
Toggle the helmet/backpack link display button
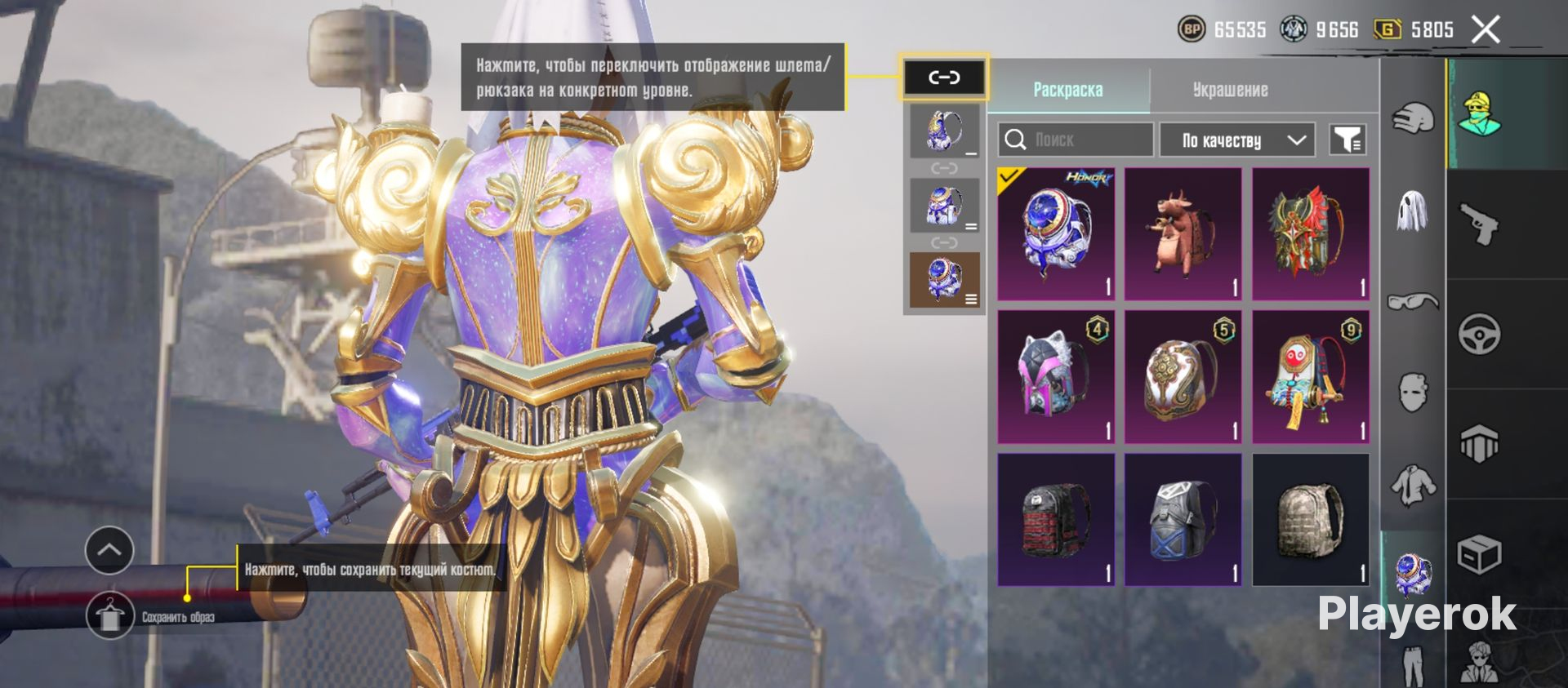coord(944,78)
